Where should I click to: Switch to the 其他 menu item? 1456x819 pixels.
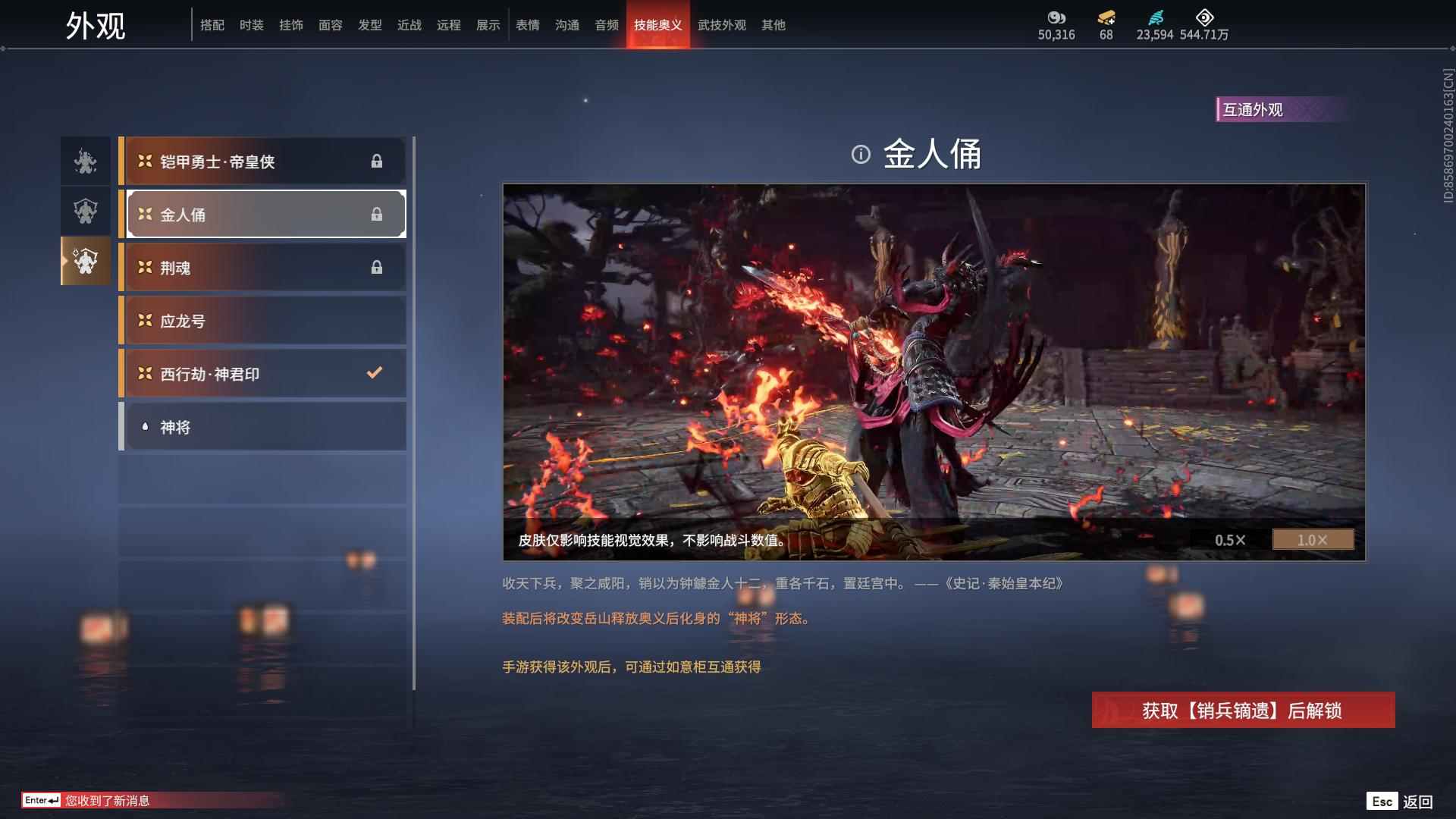[773, 25]
